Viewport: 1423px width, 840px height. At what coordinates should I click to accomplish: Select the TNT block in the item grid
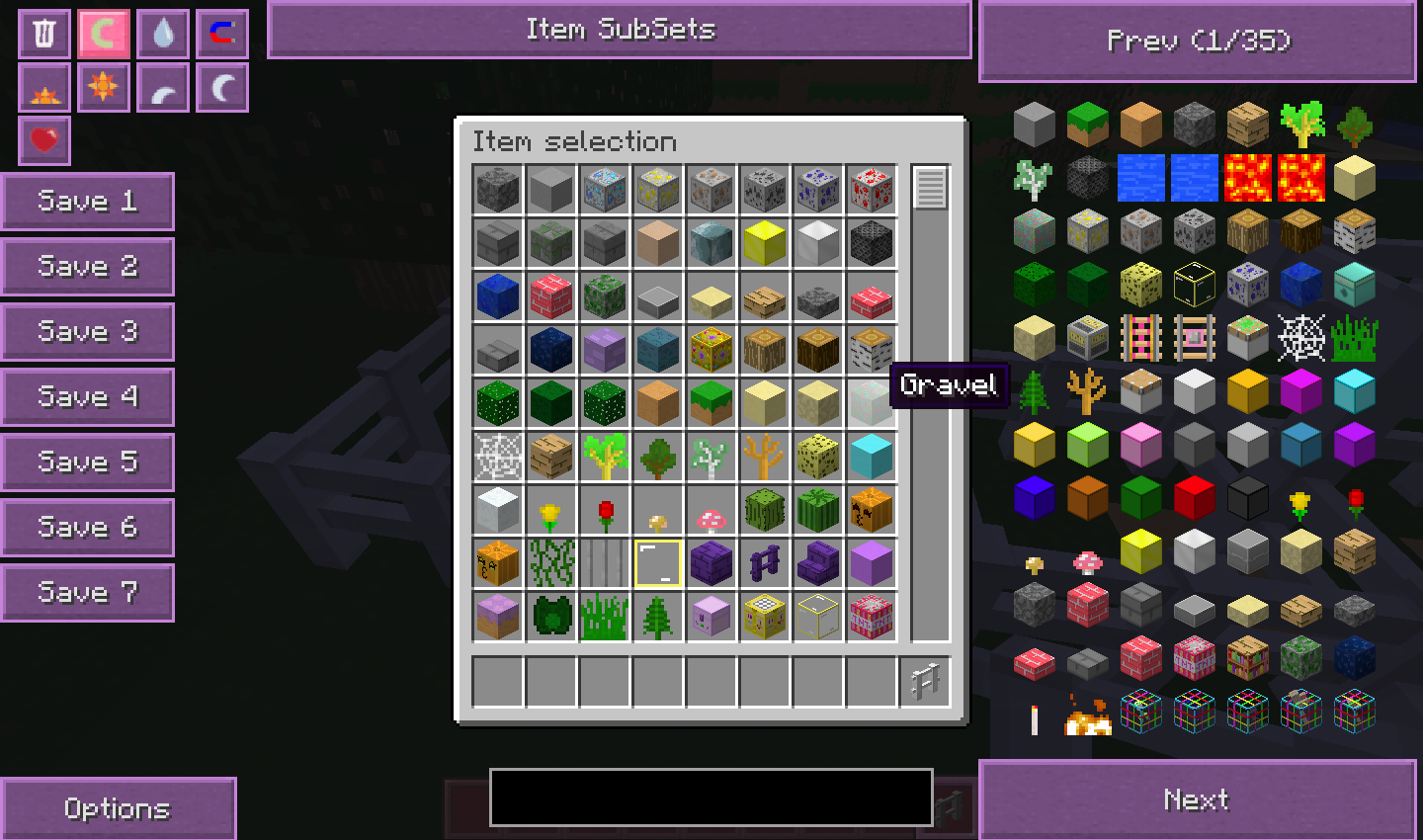(x=871, y=616)
